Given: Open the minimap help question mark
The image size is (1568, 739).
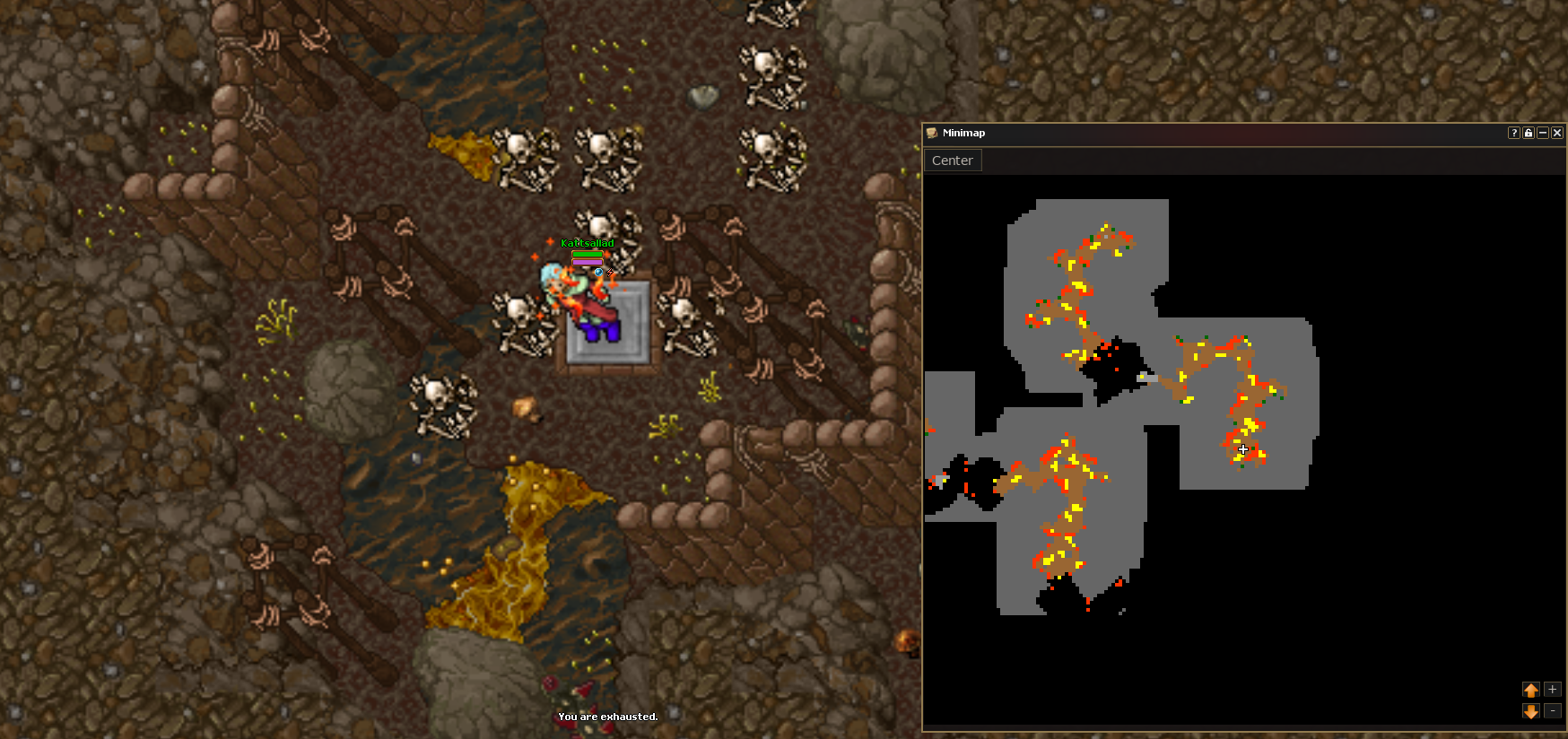Looking at the screenshot, I should pos(1514,133).
